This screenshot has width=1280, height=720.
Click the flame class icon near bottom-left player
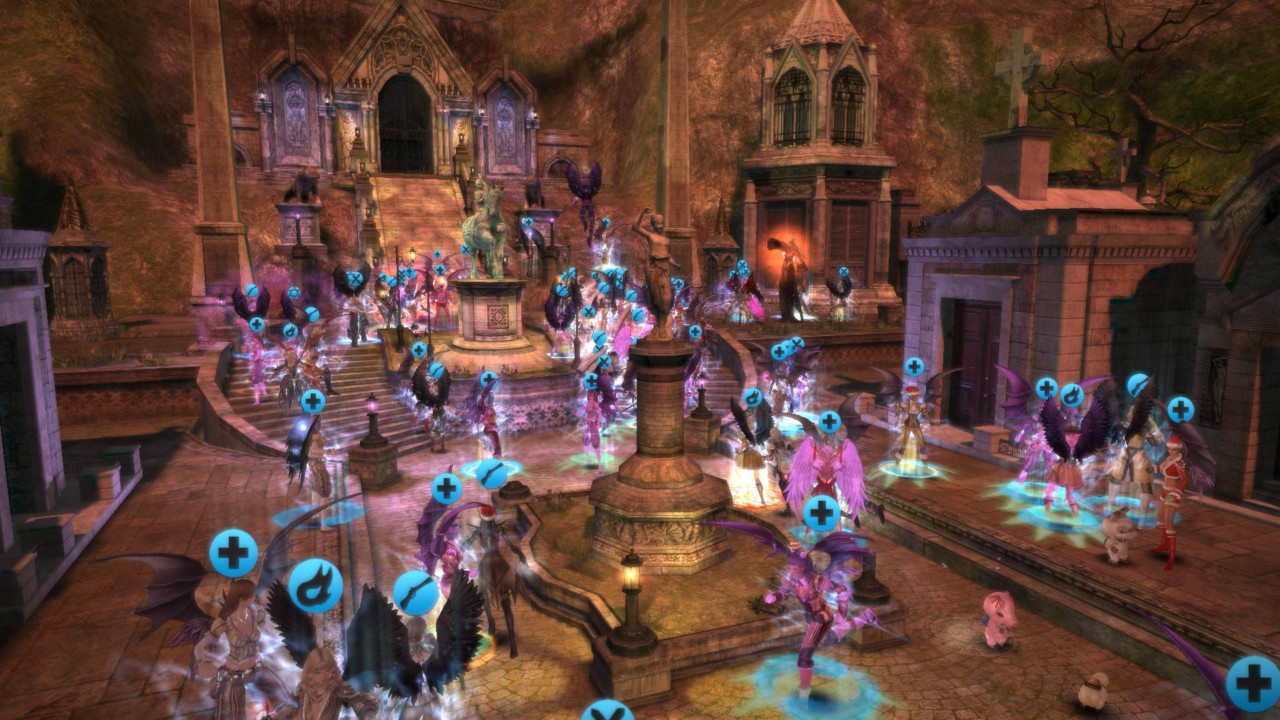[315, 585]
